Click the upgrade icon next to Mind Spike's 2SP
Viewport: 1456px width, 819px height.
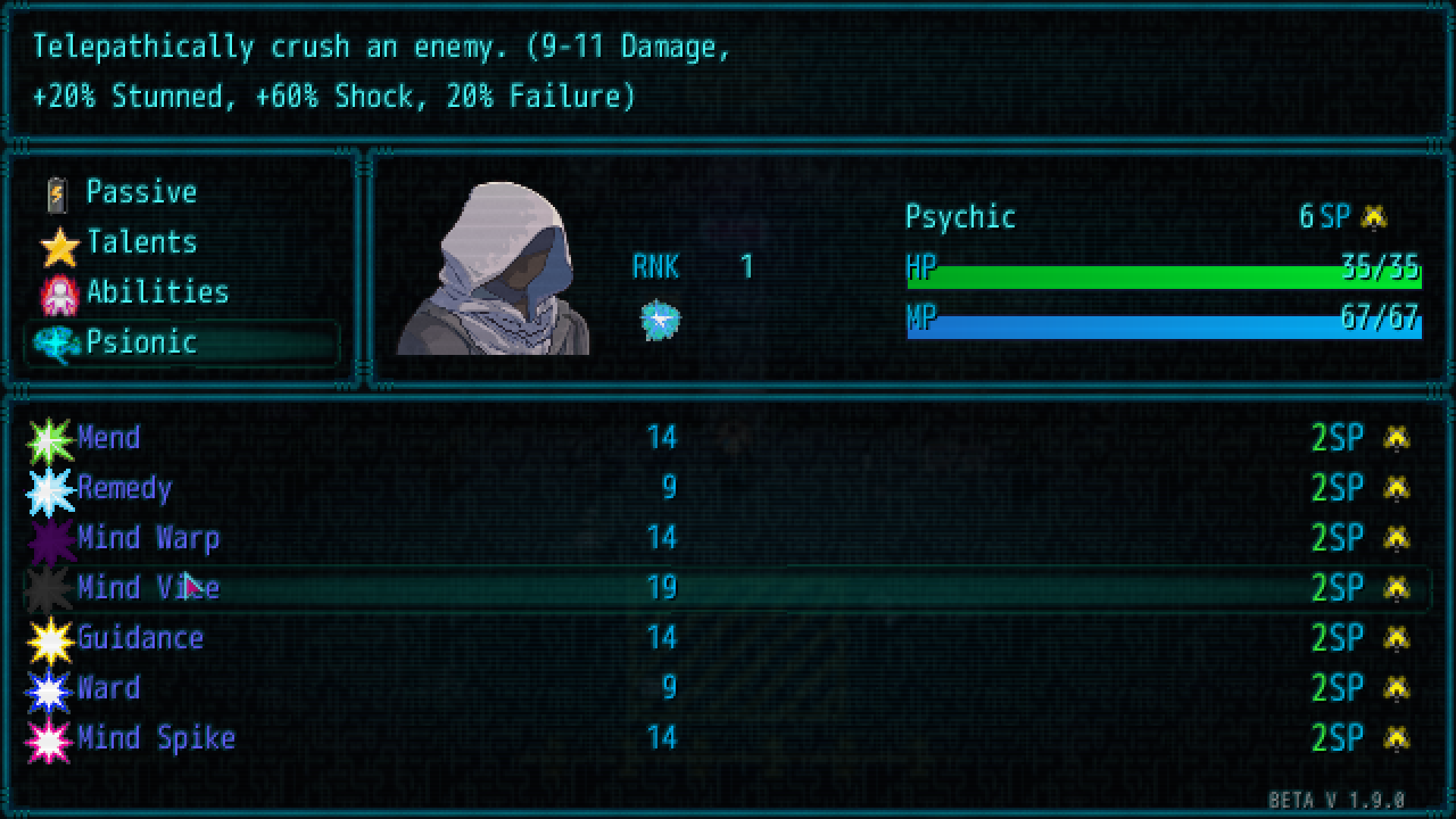coord(1398,737)
